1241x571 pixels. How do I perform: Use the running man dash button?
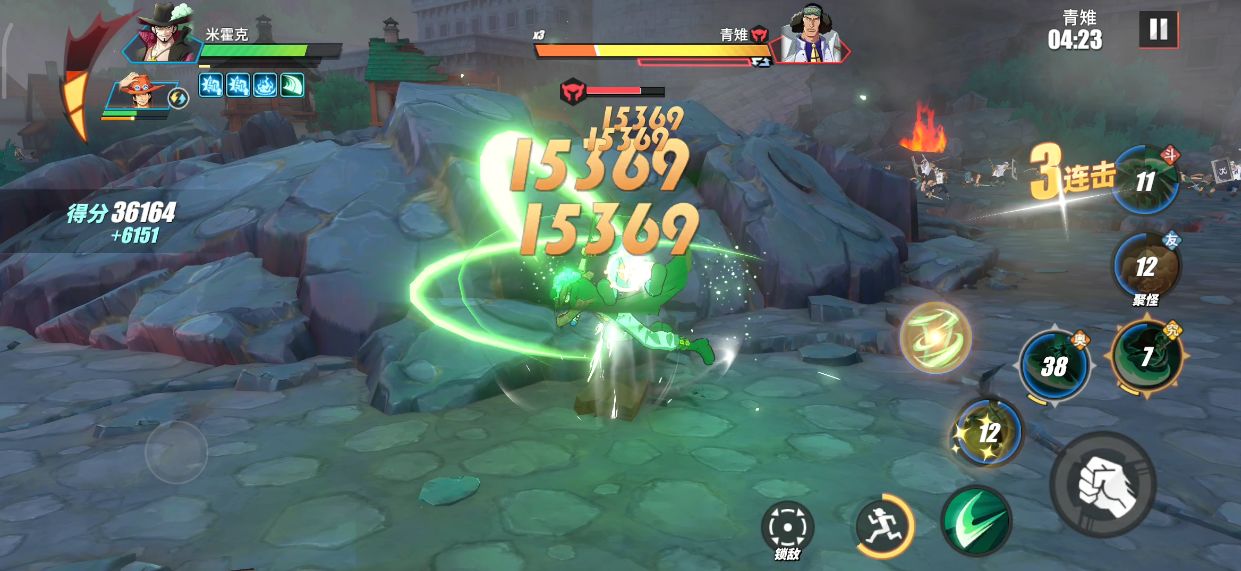[x=885, y=525]
